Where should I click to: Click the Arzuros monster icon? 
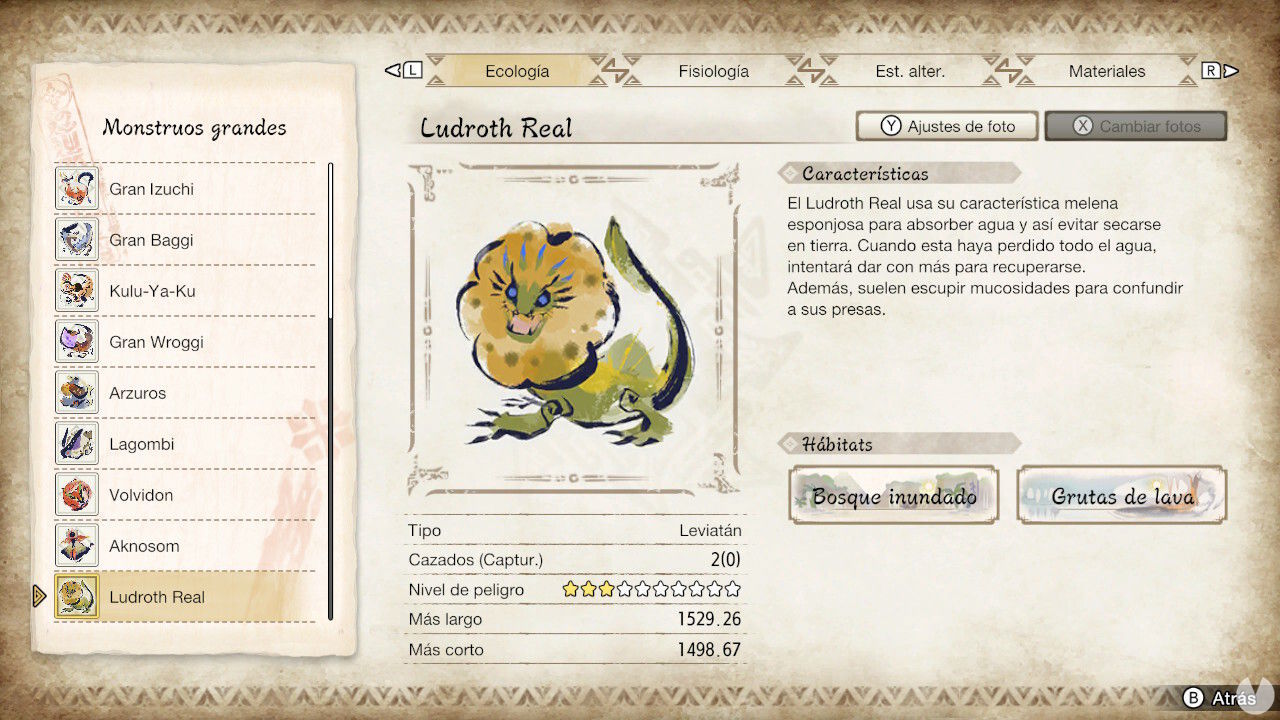click(77, 392)
